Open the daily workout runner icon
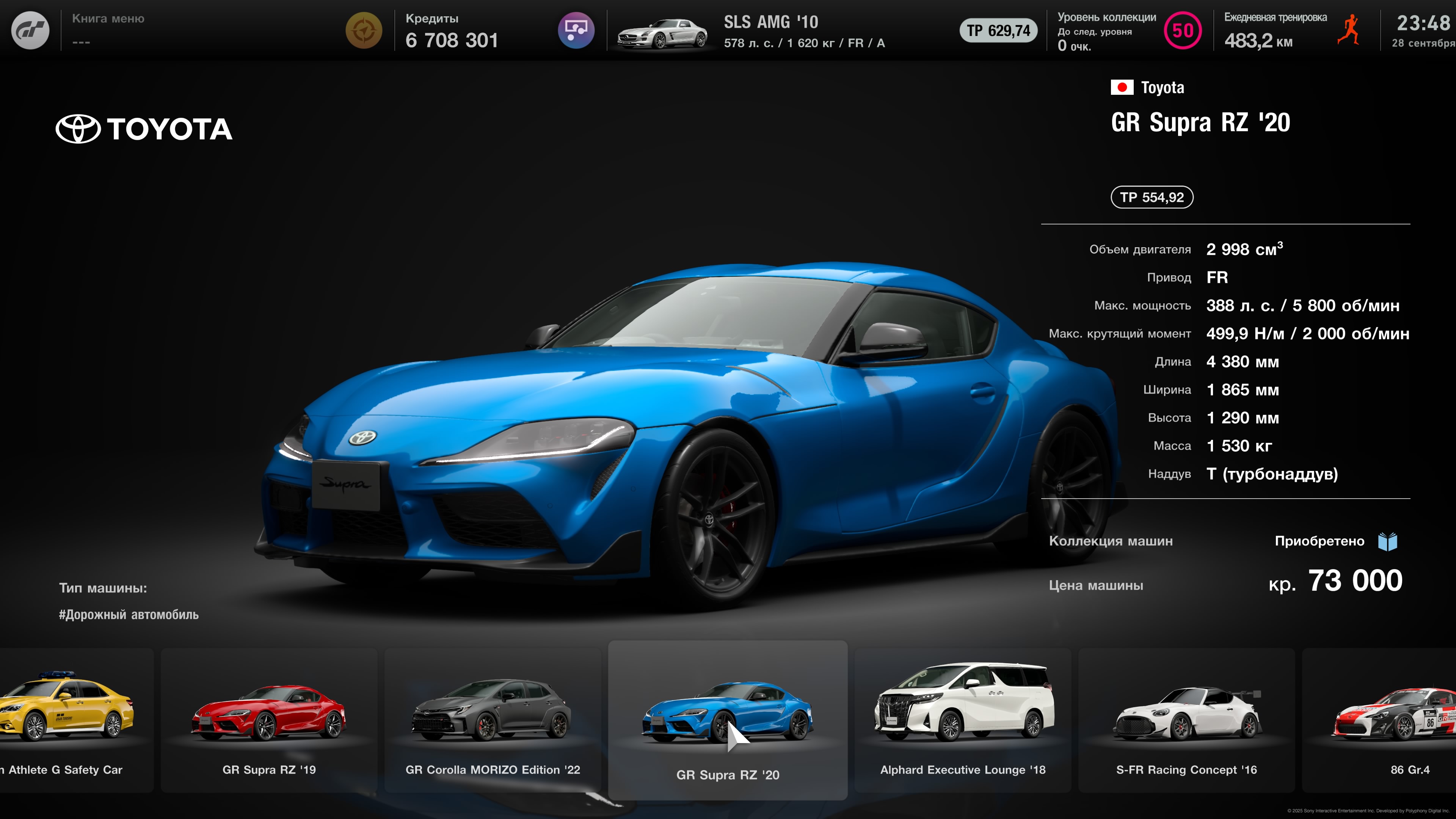The height and width of the screenshot is (819, 1456). click(x=1349, y=30)
